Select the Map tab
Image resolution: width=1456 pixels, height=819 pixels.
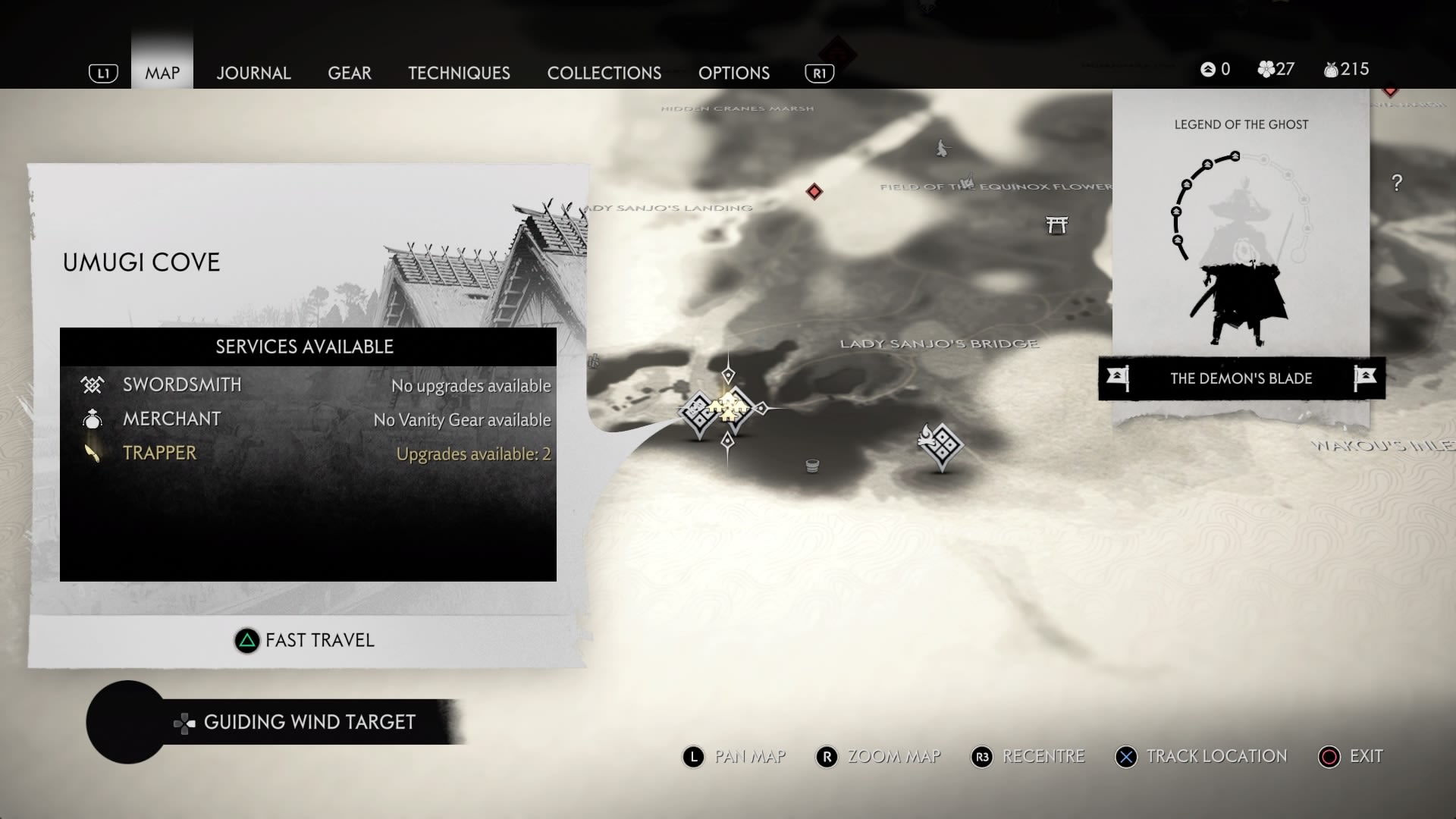tap(162, 73)
